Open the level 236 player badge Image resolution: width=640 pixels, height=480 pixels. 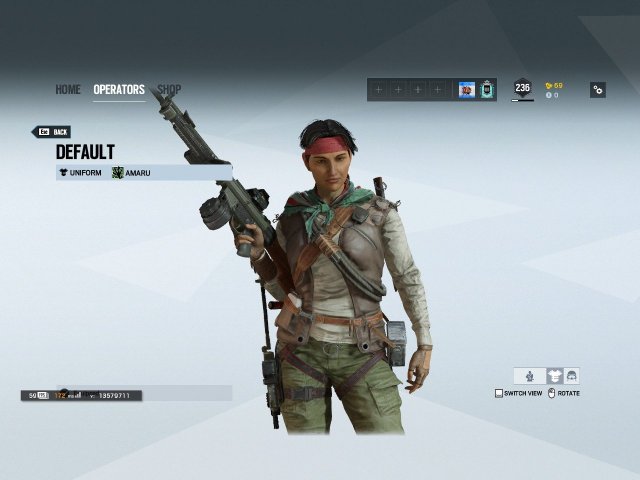(522, 89)
